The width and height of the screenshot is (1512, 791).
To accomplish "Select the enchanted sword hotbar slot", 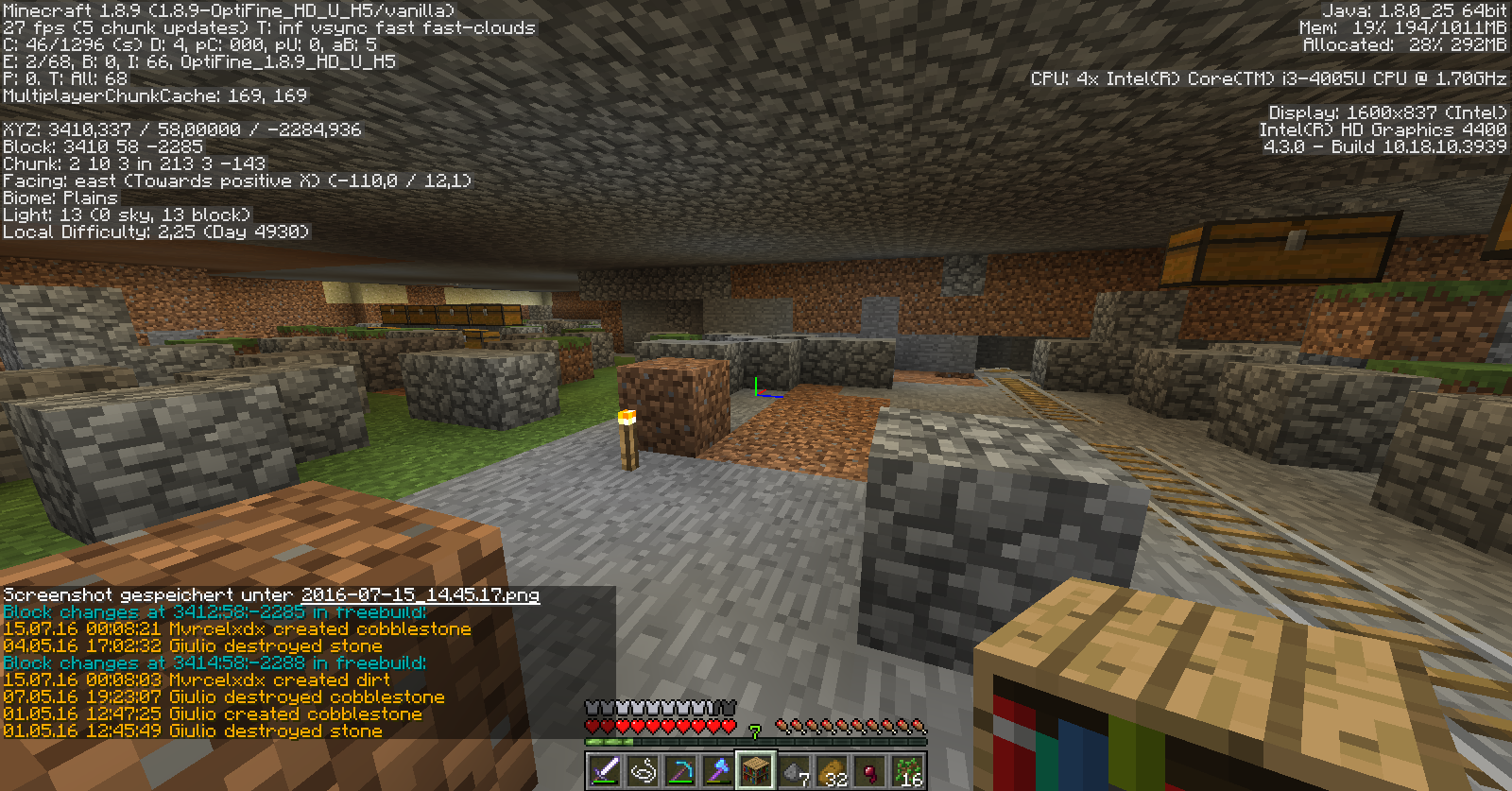I will 605,770.
